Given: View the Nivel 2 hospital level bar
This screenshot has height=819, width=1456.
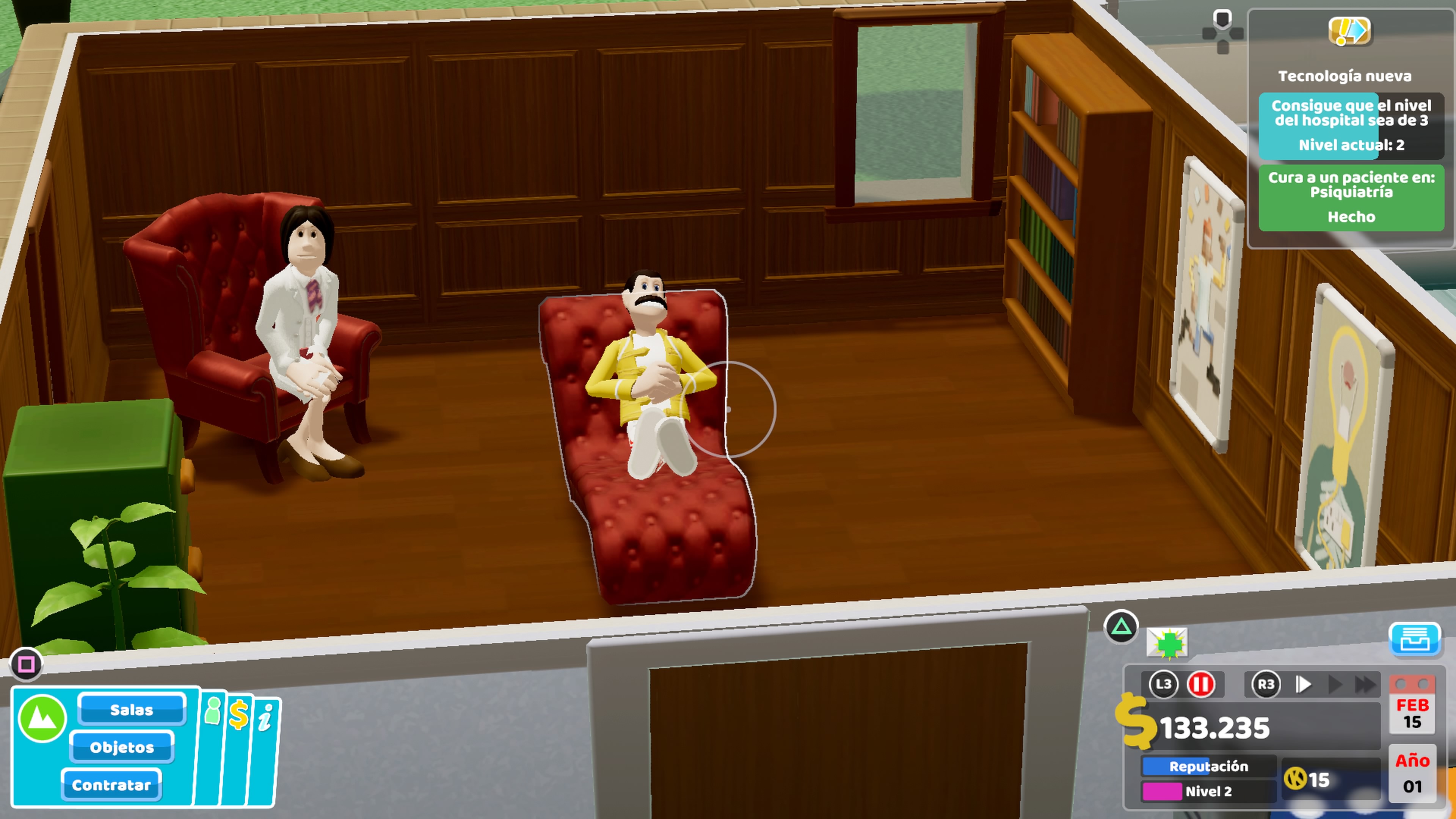Looking at the screenshot, I should pos(1208,791).
